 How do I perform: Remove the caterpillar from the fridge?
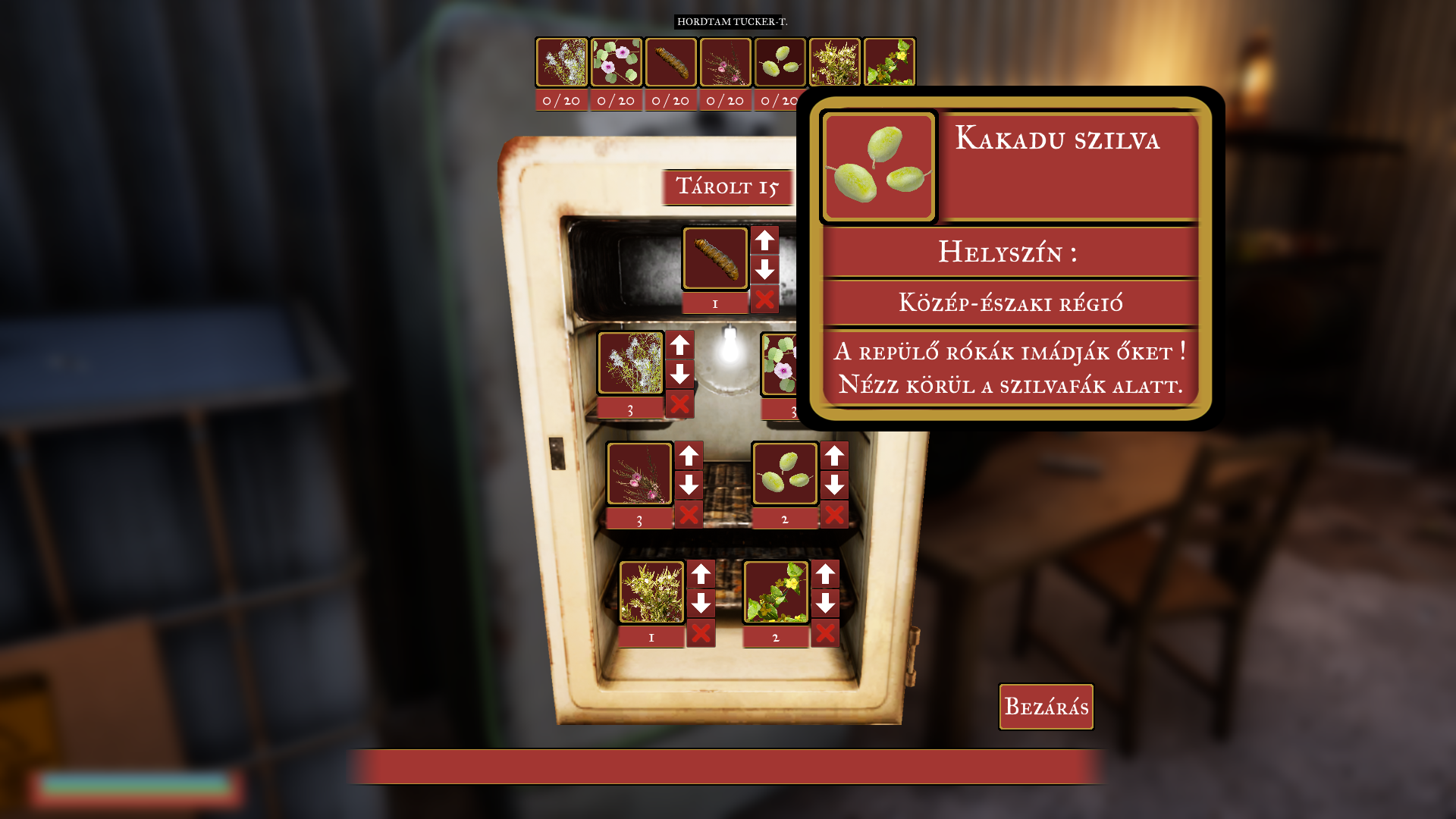(x=764, y=300)
